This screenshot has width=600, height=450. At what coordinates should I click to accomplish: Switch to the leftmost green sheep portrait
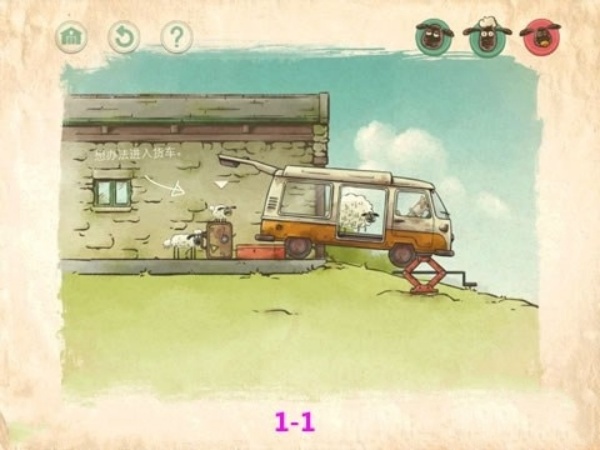434,37
